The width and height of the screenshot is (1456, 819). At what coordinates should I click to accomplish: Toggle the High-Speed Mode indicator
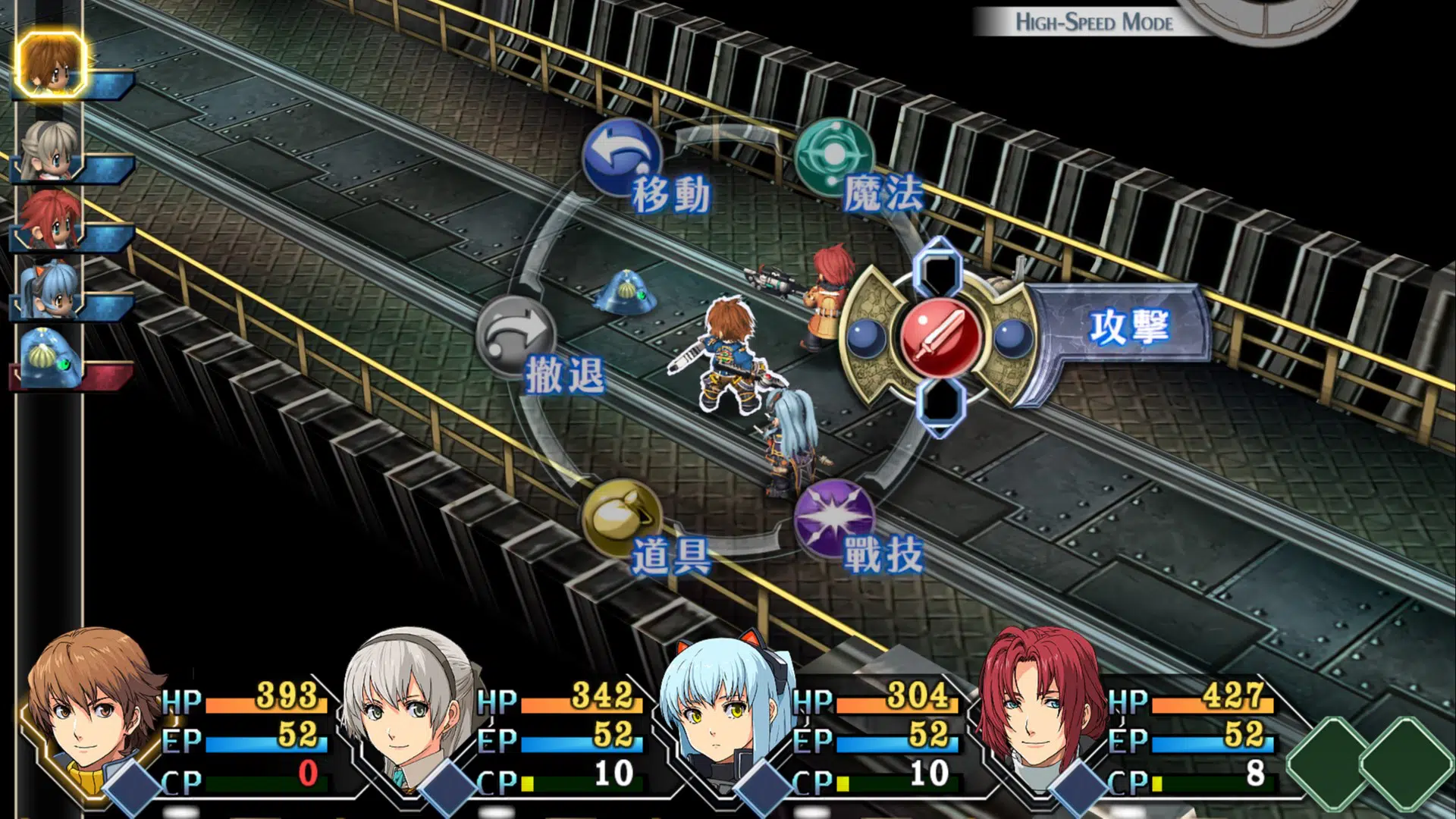tap(1094, 22)
